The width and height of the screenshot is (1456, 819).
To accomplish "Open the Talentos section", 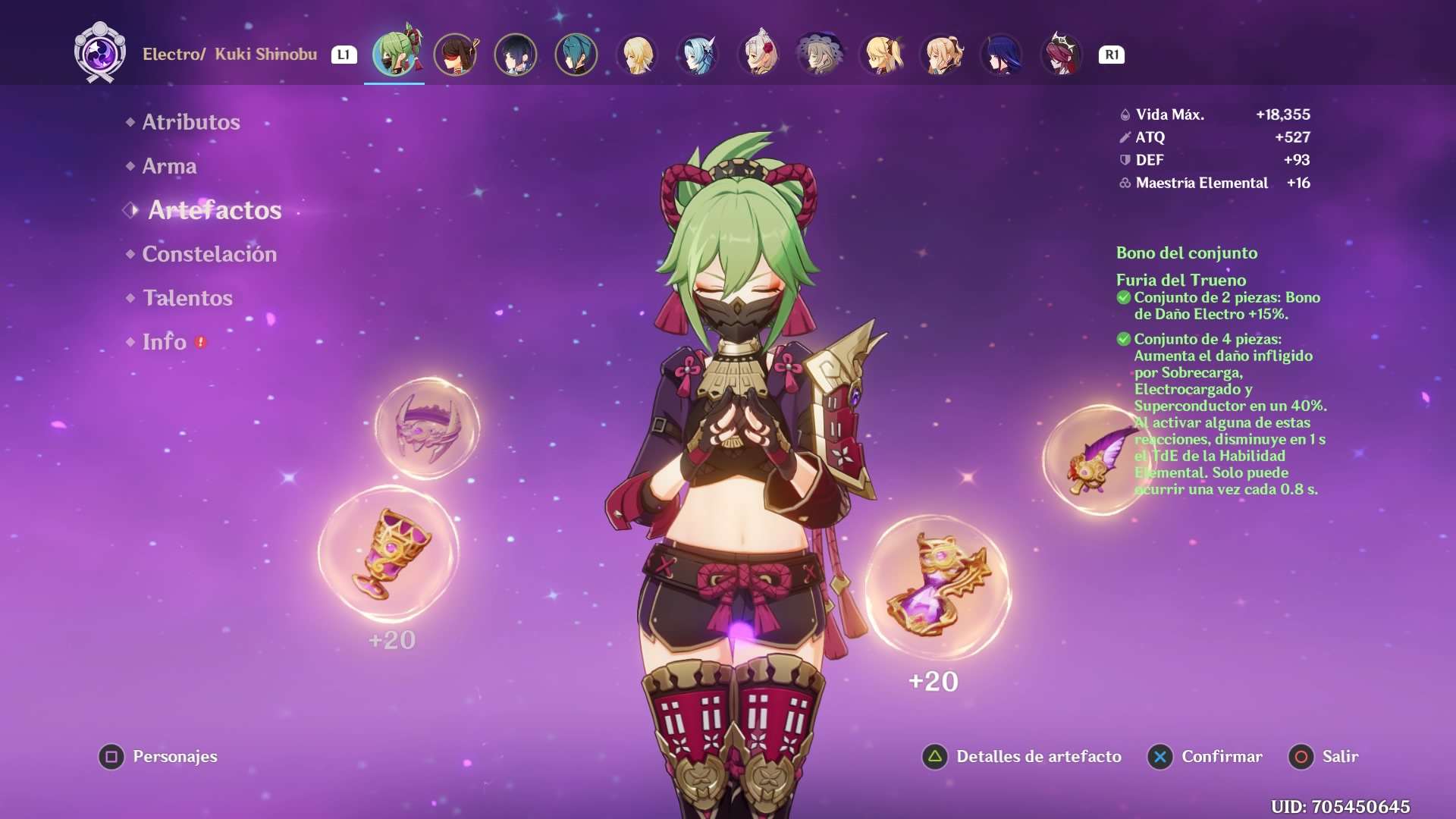I will (187, 298).
